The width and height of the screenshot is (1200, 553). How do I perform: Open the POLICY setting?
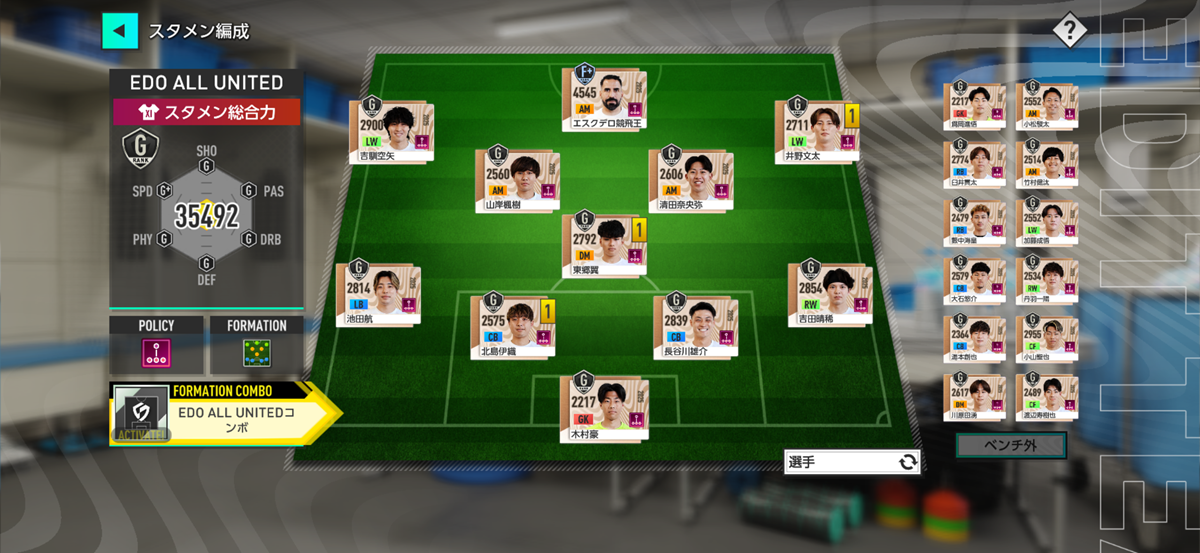(x=156, y=351)
